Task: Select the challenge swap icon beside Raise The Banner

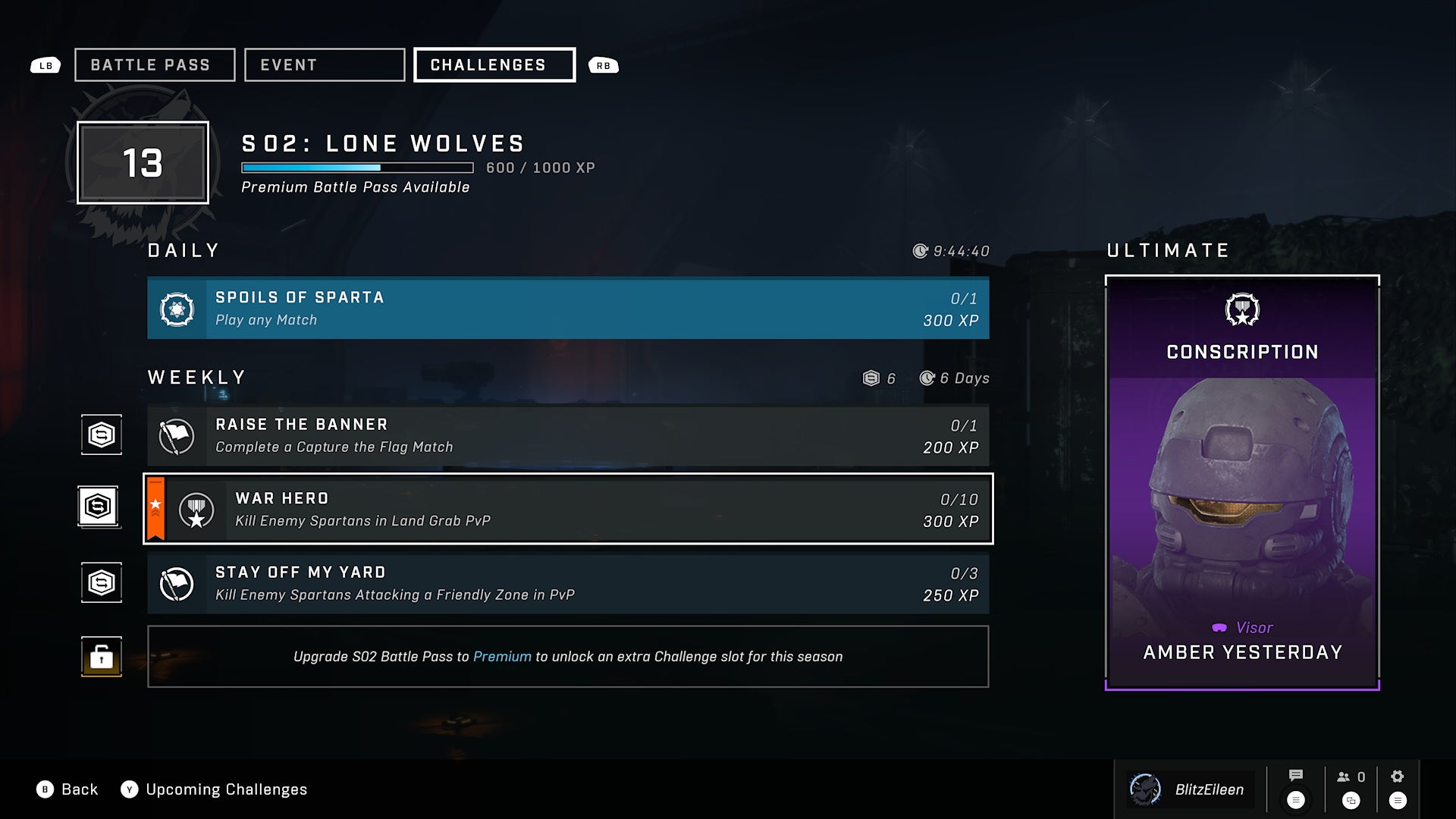Action: (x=101, y=434)
